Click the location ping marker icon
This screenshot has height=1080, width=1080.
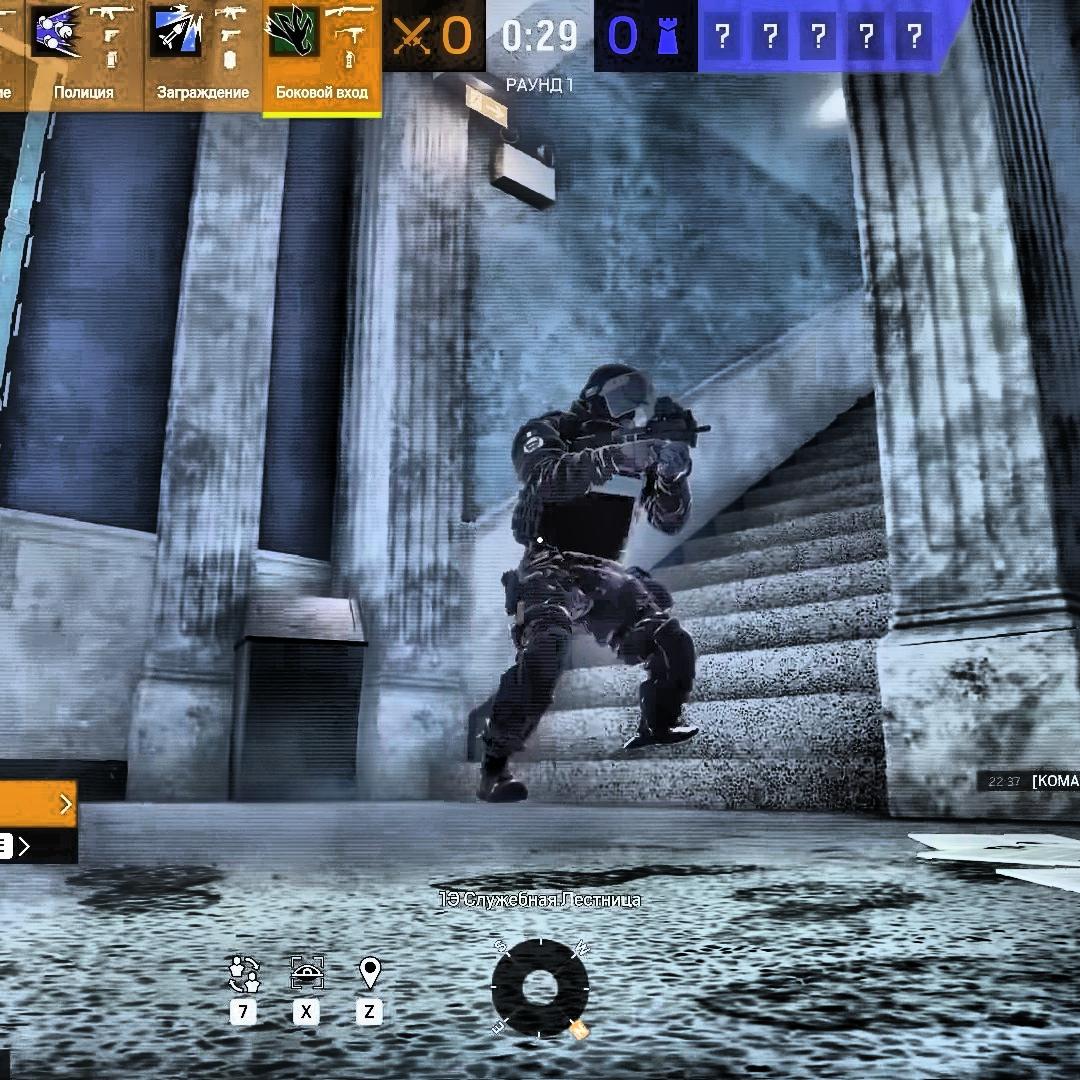[370, 973]
